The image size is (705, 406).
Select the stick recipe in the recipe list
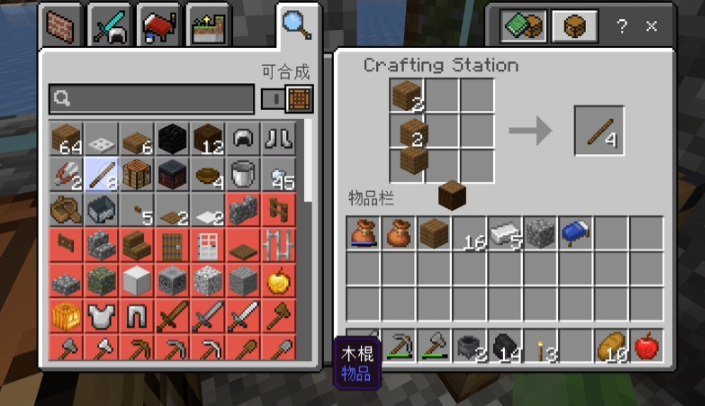pos(101,175)
